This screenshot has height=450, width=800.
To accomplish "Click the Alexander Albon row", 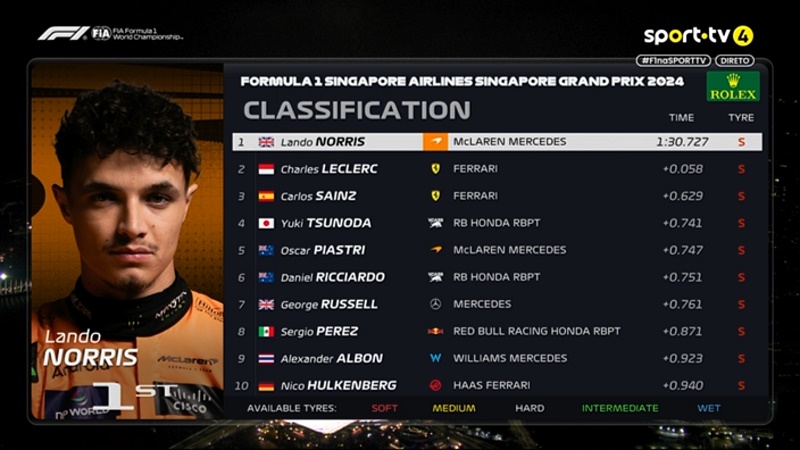I will (496, 358).
